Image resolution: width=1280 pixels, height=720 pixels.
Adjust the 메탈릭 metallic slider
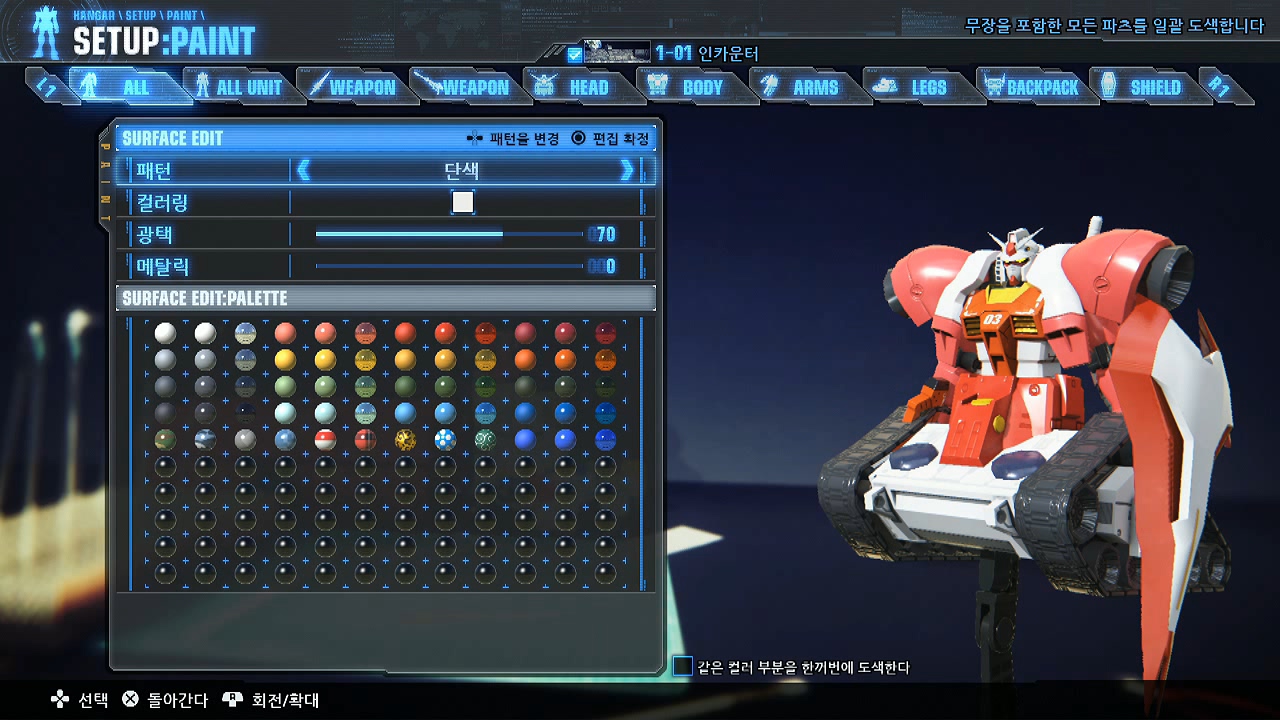(448, 266)
